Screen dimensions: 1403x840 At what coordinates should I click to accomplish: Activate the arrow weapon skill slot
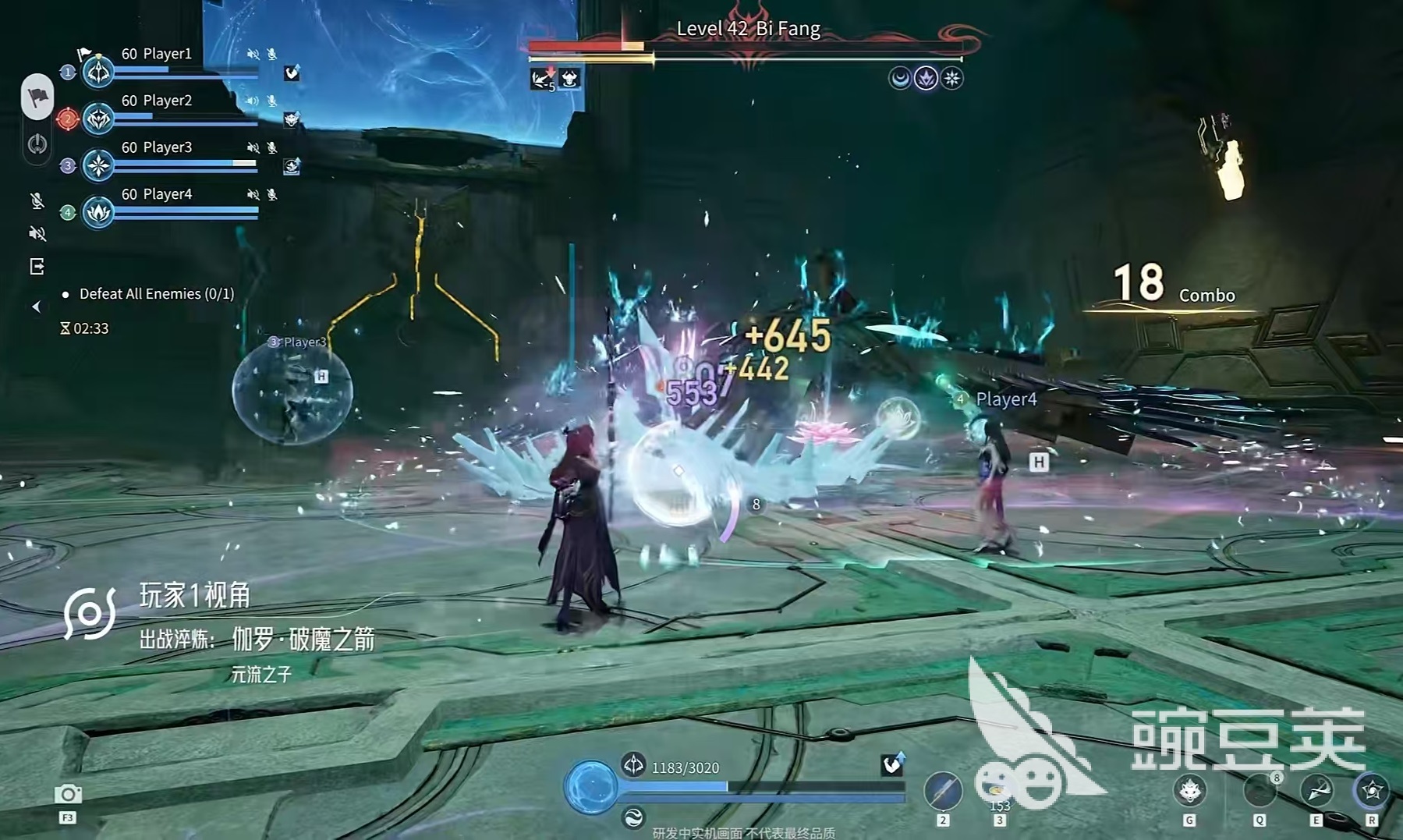942,790
